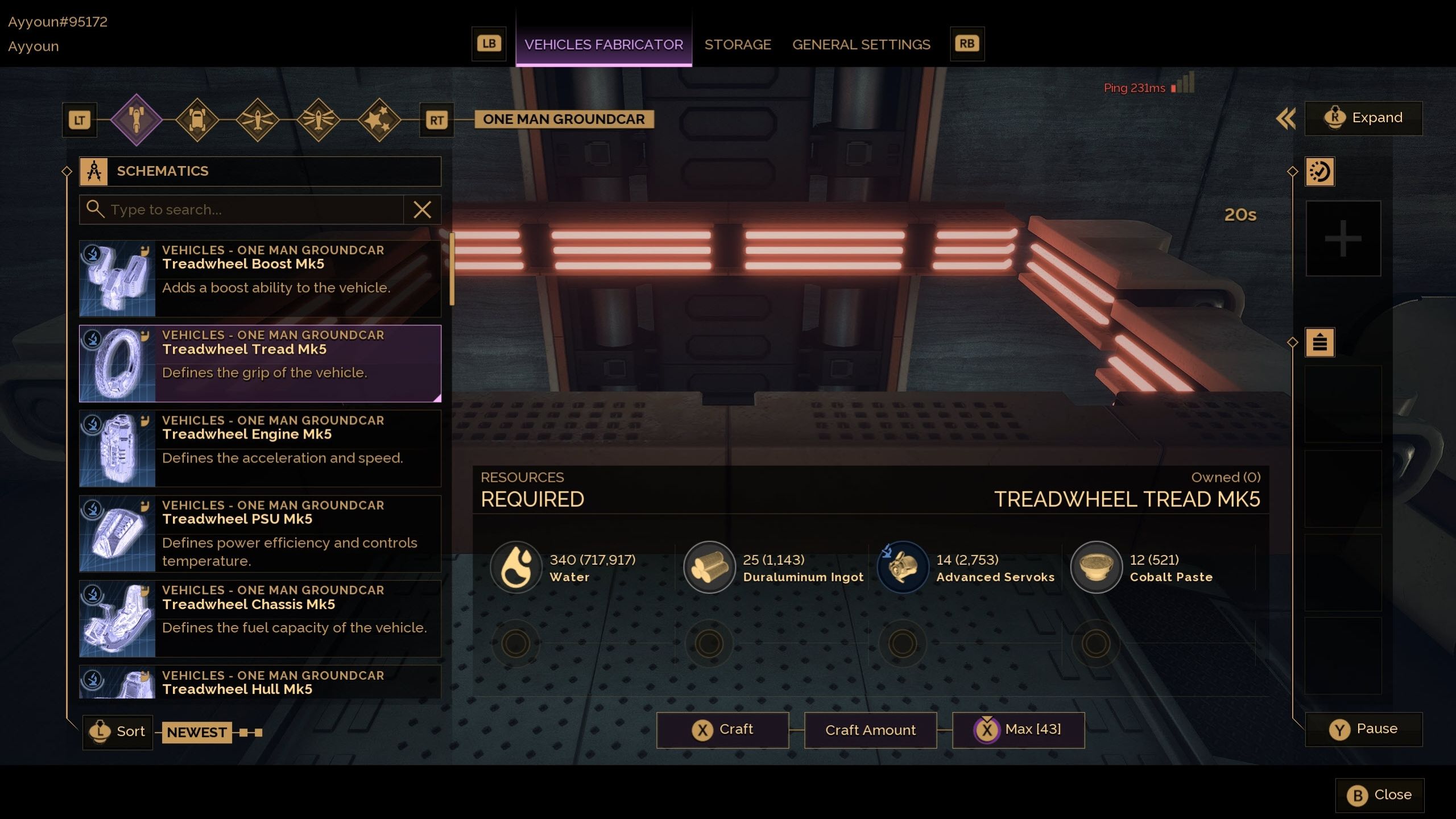Open the Craft Amount option
1456x819 pixels.
pos(870,730)
